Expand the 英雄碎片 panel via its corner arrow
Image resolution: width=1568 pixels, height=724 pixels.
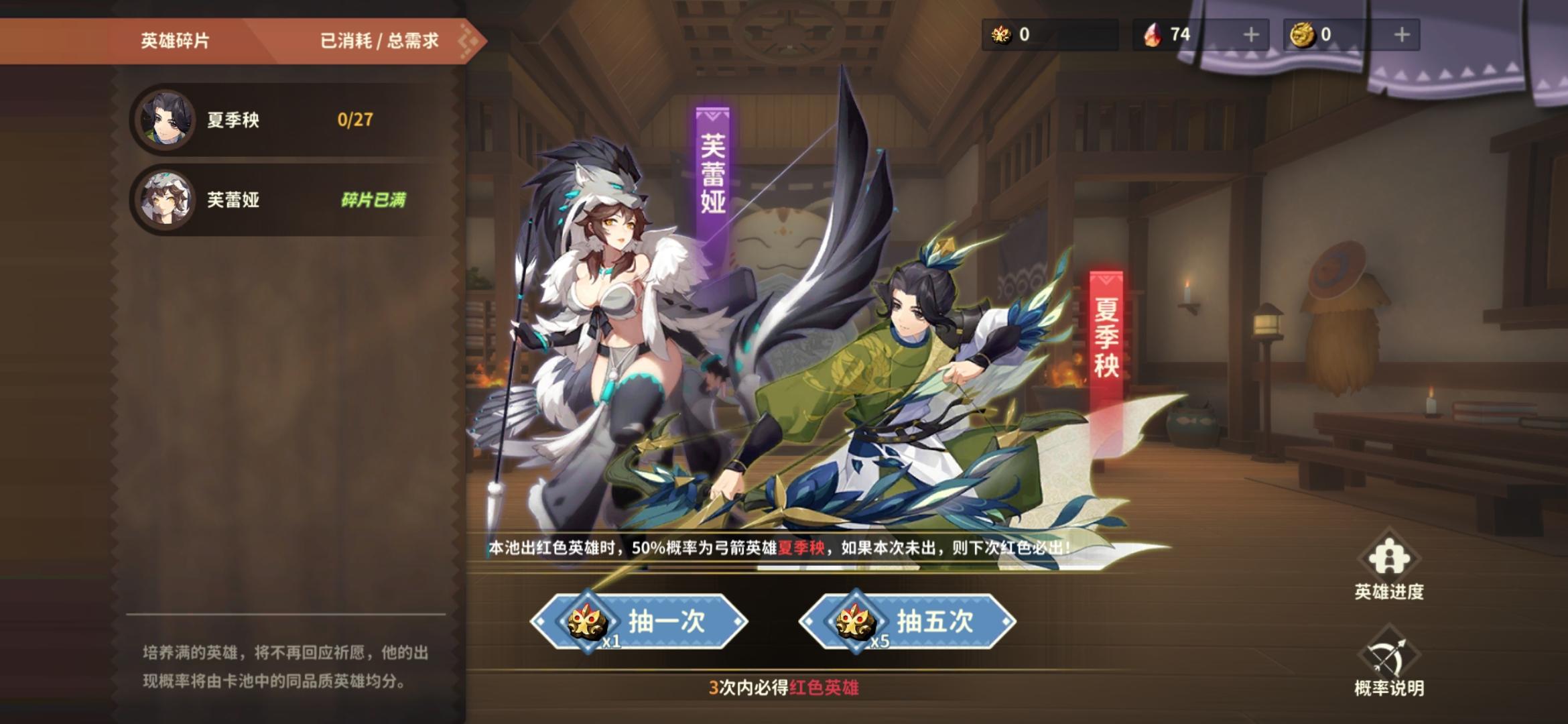pyautogui.click(x=469, y=39)
